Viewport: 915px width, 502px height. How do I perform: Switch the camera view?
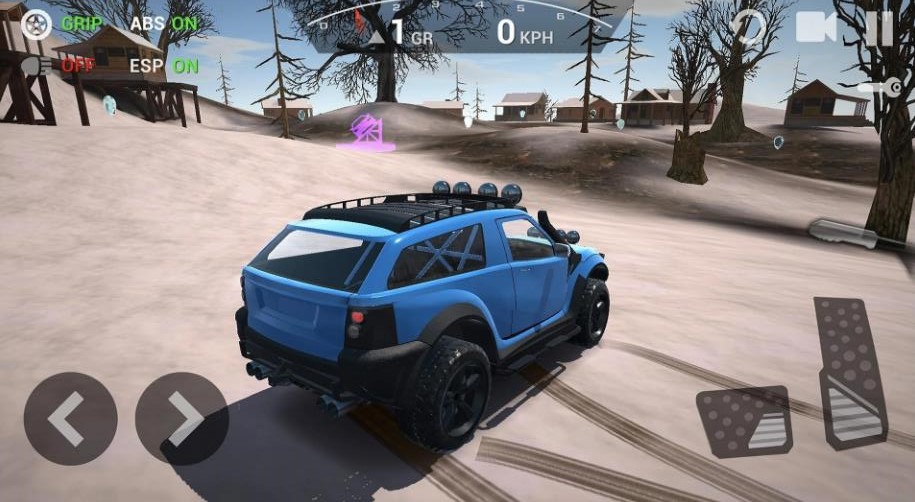click(816, 27)
